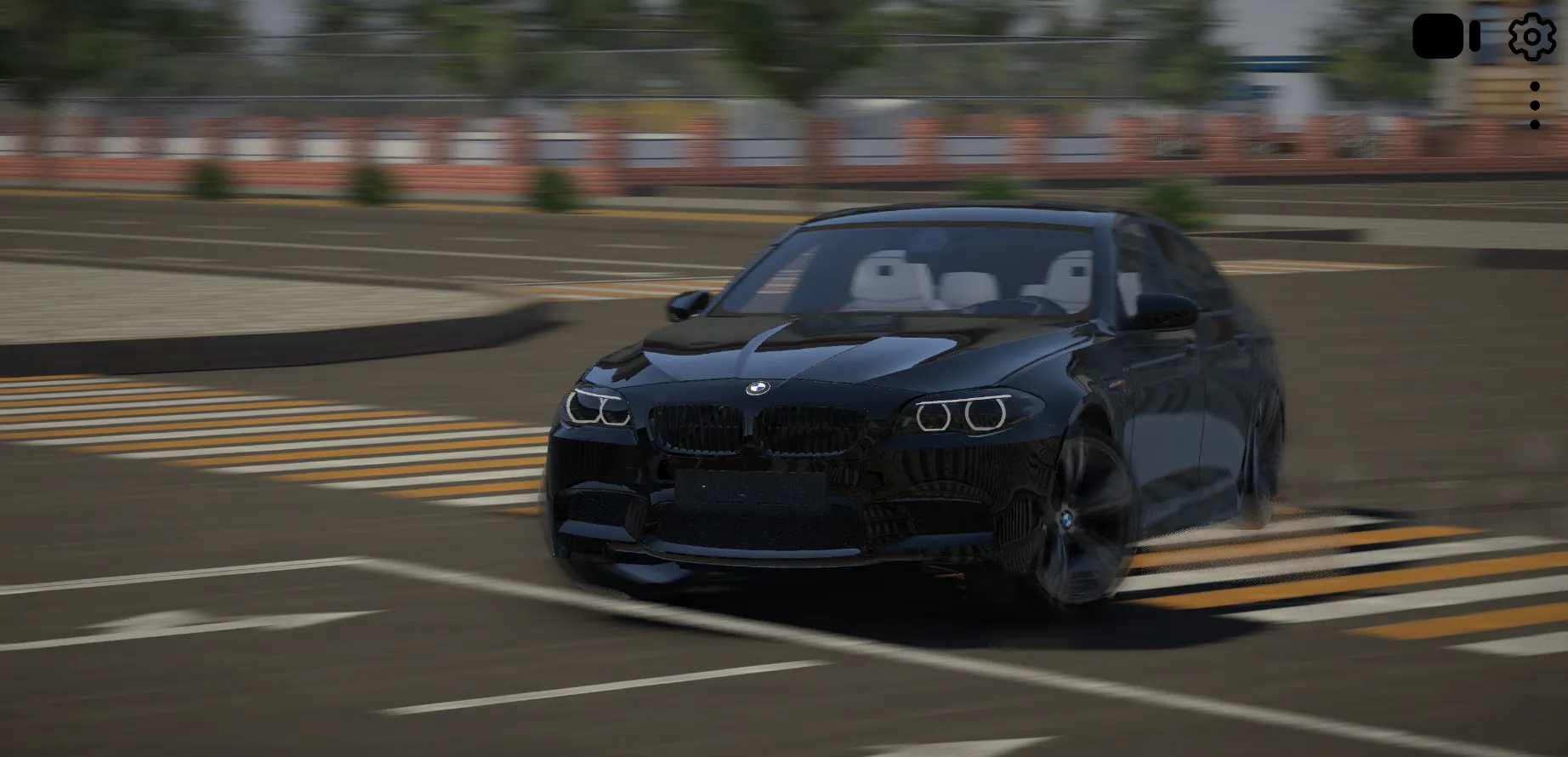Open the gear settings menu
This screenshot has height=757, width=1568.
click(1531, 37)
